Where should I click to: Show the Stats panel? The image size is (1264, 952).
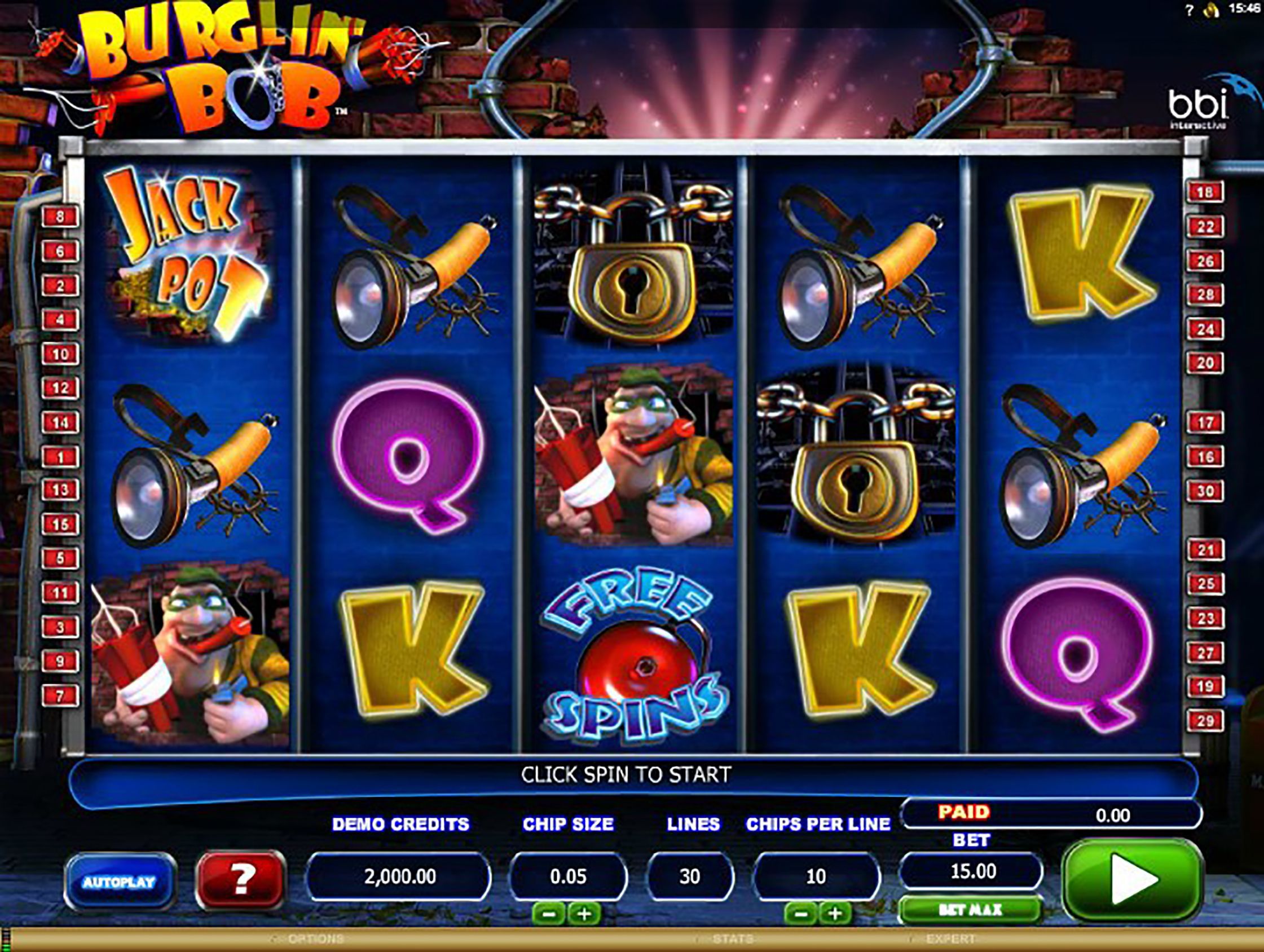tap(733, 939)
